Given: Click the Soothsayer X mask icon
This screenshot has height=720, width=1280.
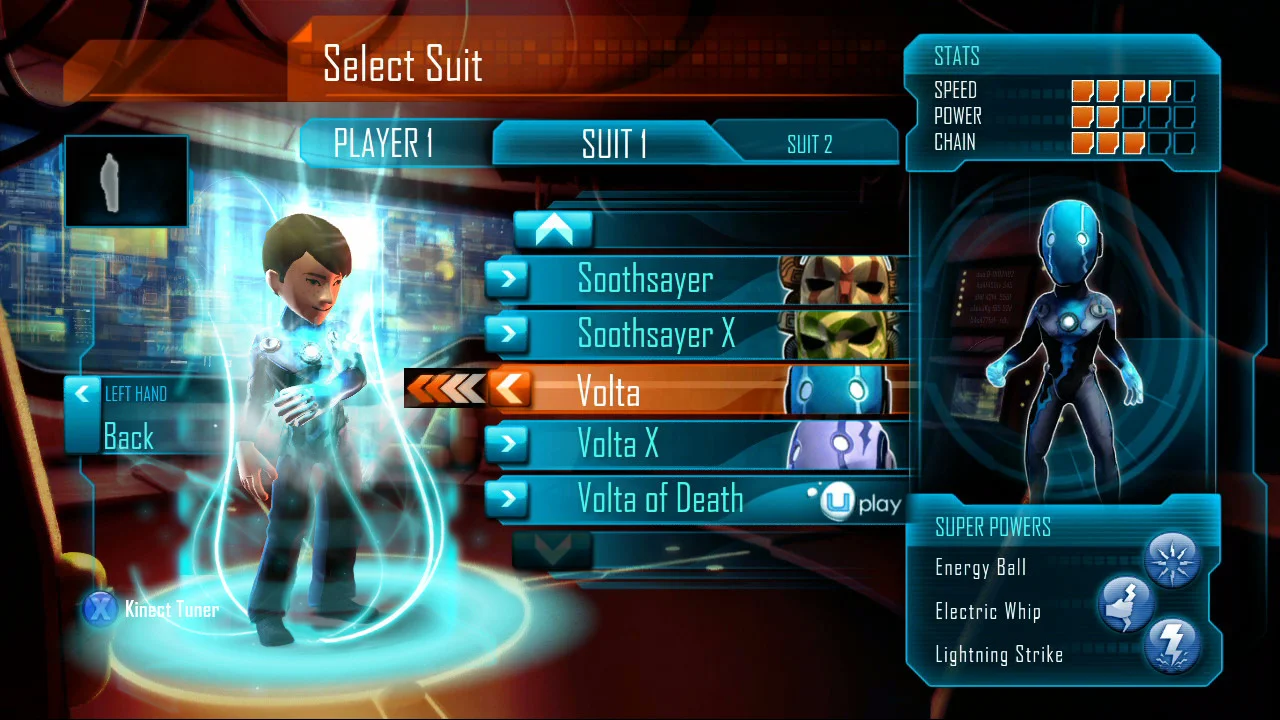Looking at the screenshot, I should pos(840,334).
